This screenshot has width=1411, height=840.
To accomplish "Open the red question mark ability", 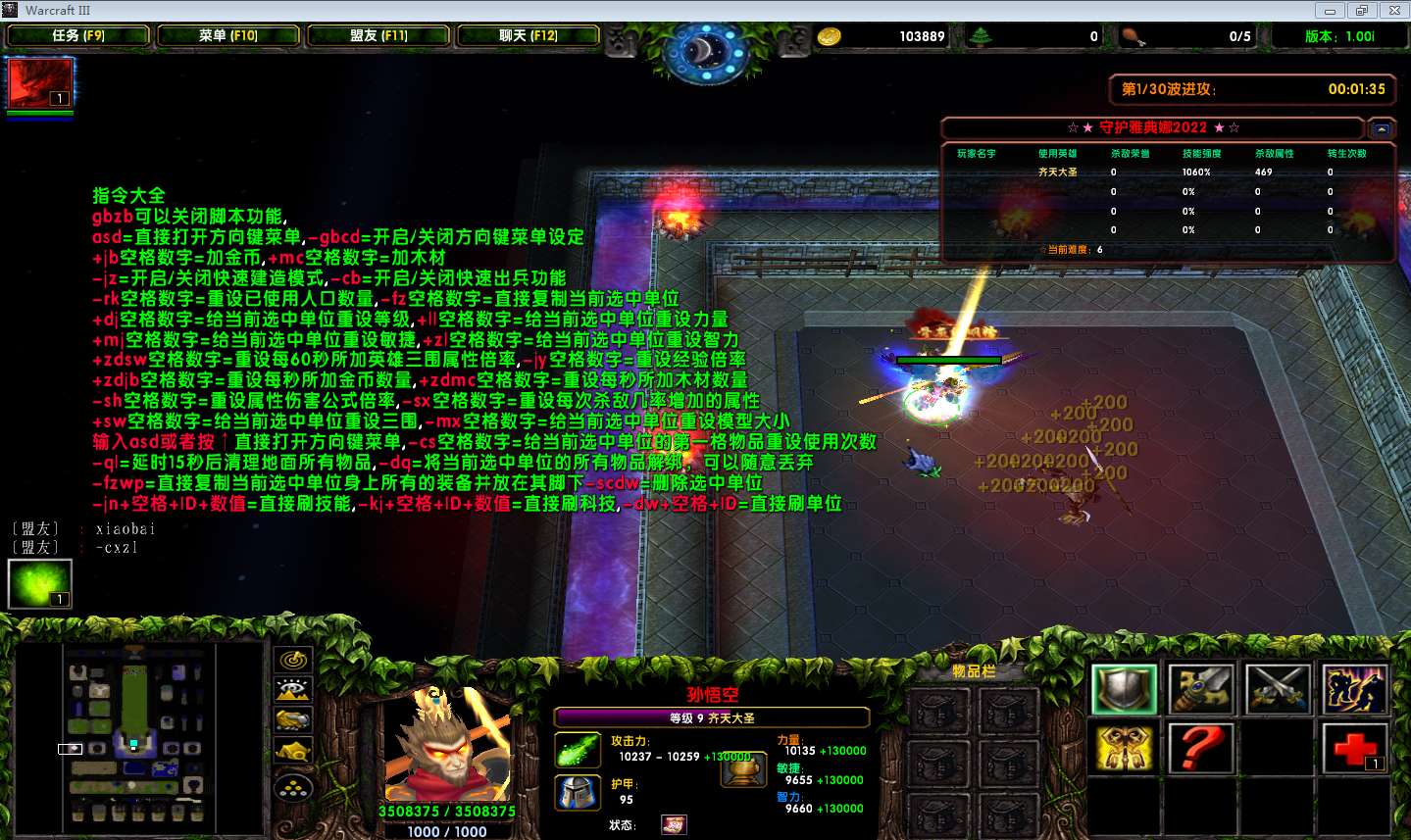I will tap(1200, 750).
